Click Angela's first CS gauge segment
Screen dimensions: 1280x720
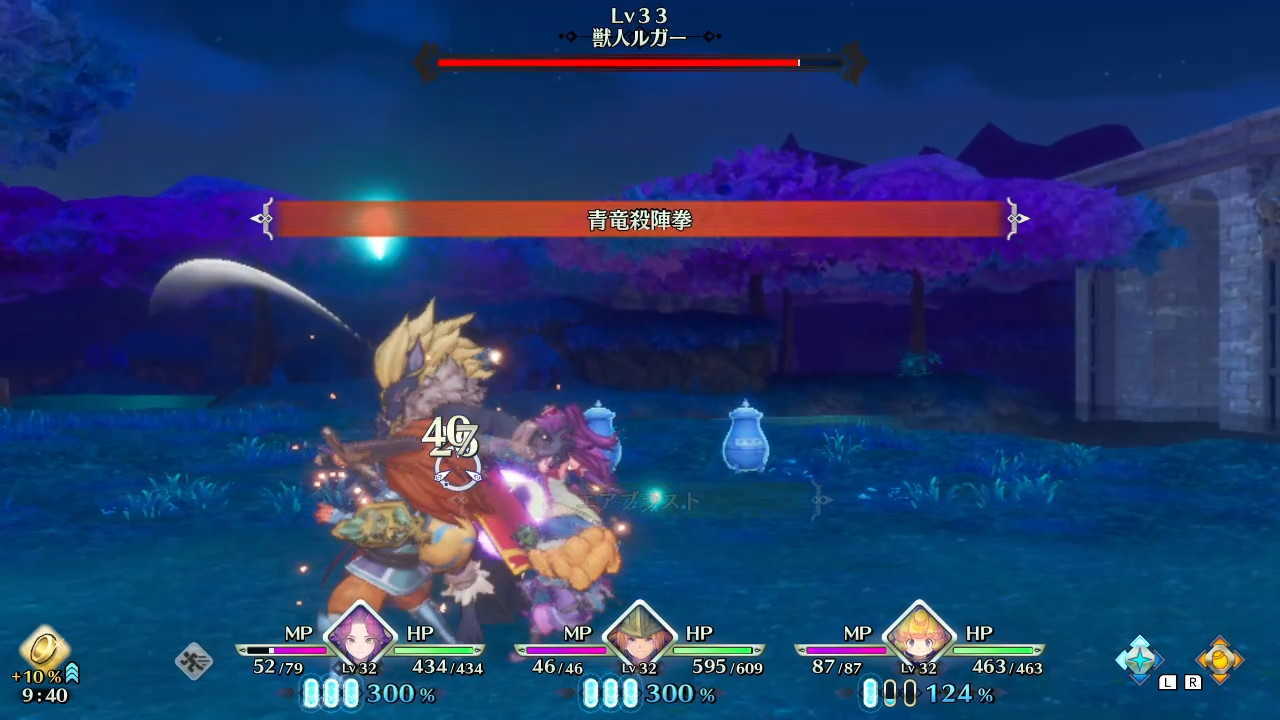click(313, 695)
